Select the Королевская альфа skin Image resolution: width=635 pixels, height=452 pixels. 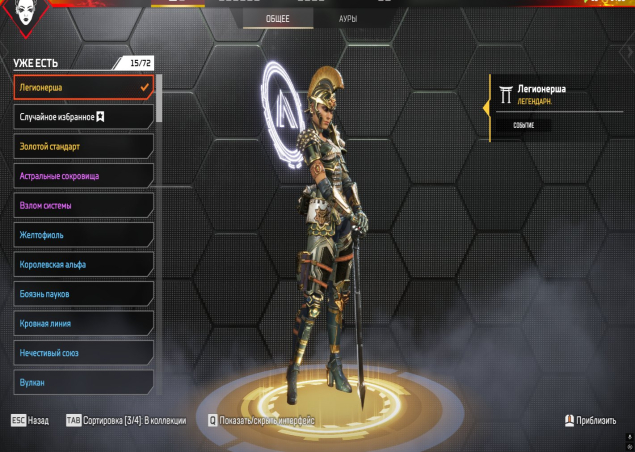coord(83,265)
